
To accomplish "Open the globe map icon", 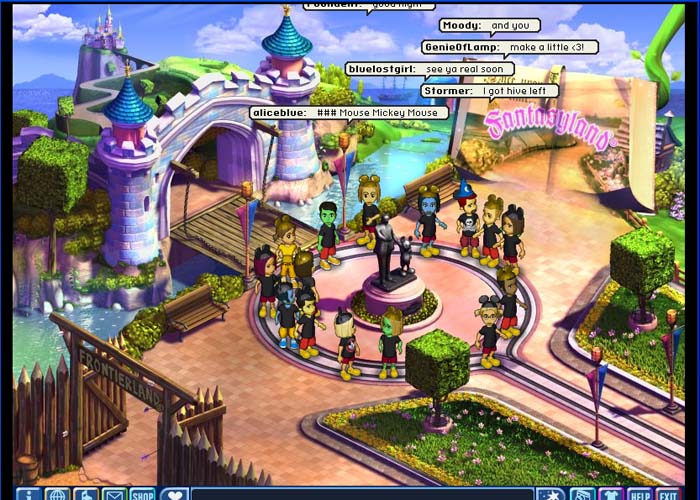I will (x=57, y=494).
